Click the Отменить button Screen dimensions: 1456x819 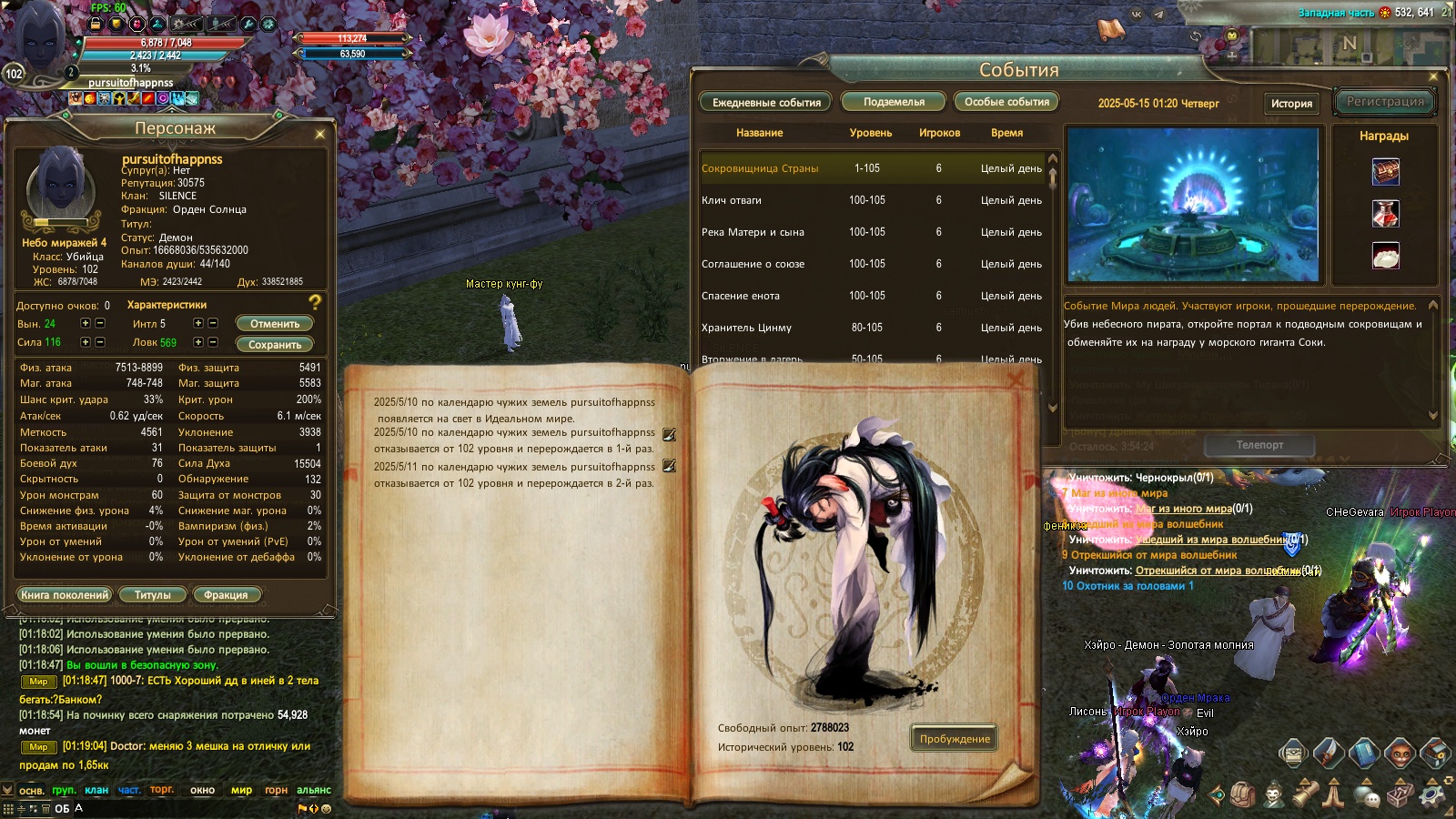[275, 324]
